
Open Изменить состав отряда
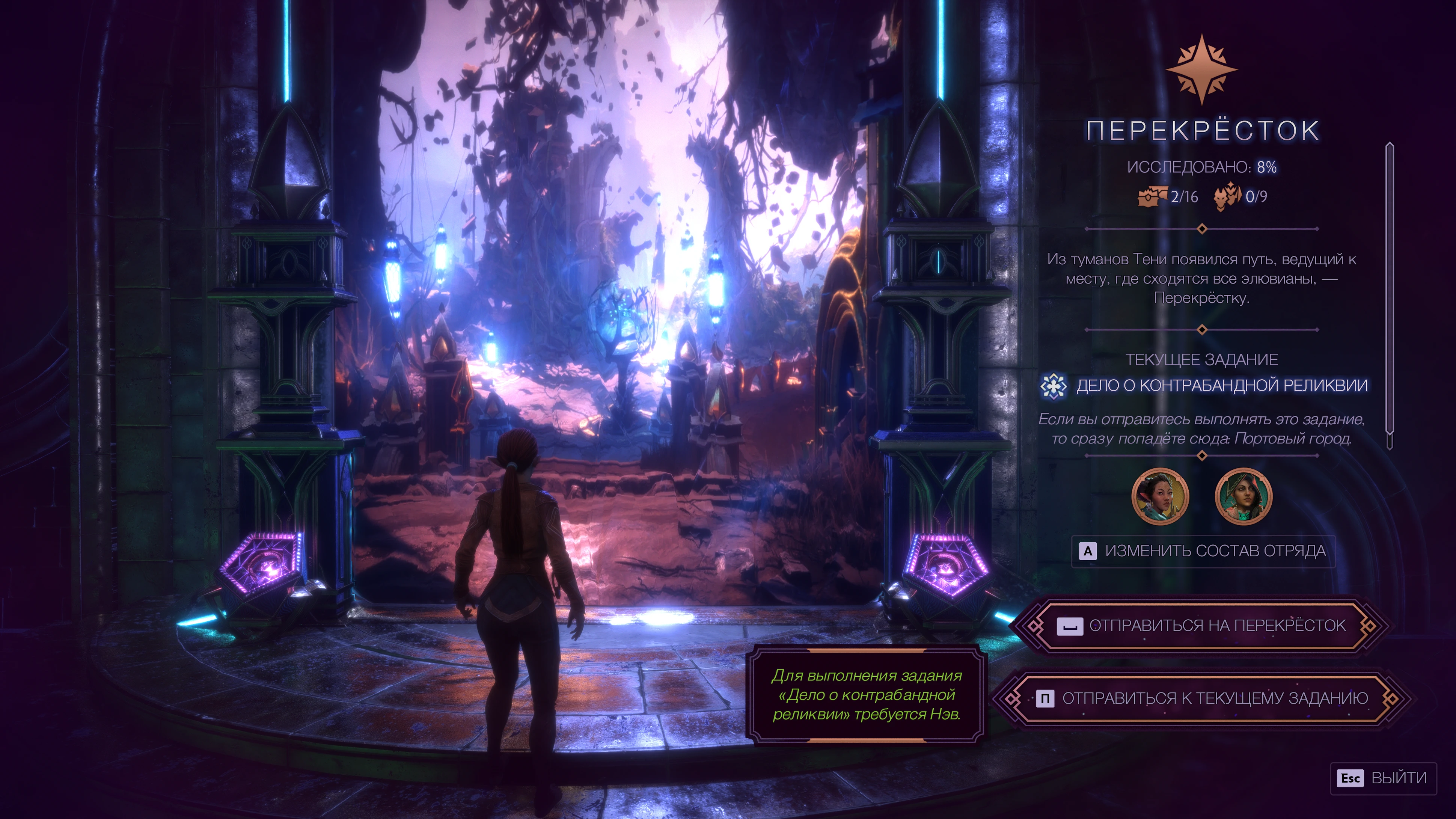[x=1203, y=551]
